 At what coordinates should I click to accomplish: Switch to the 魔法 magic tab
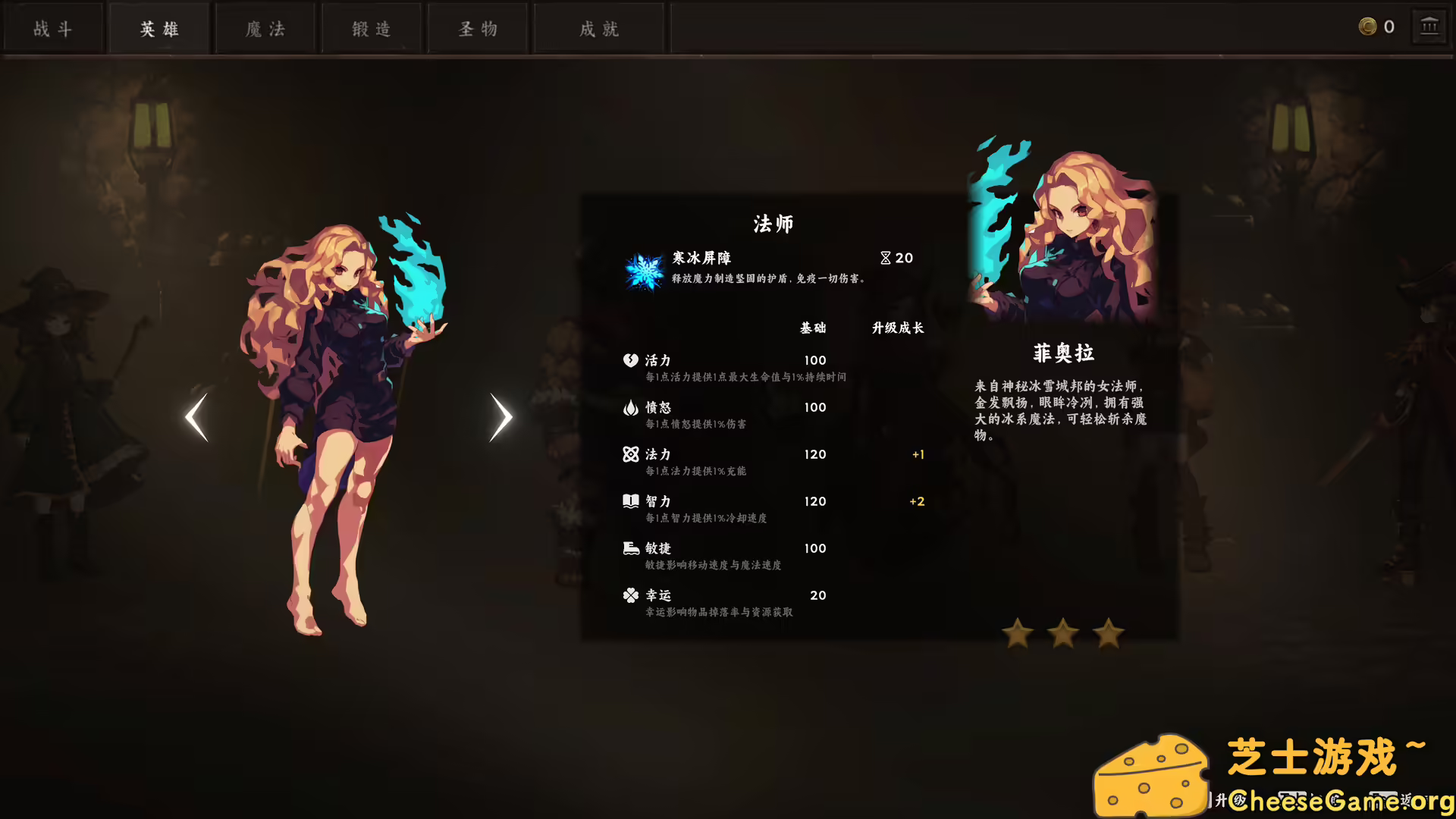(265, 28)
